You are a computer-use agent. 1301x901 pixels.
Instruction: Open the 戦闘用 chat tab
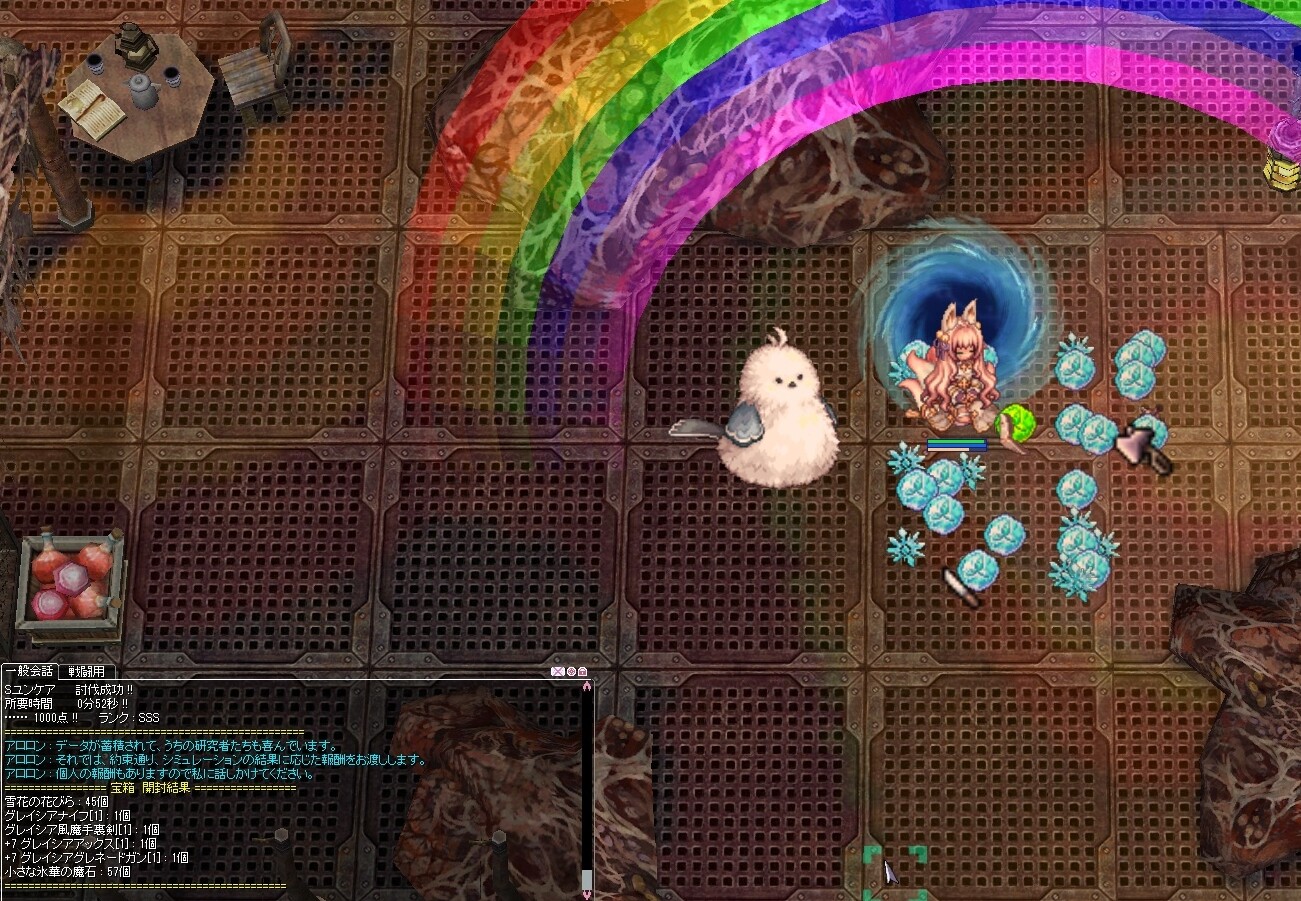(86, 671)
